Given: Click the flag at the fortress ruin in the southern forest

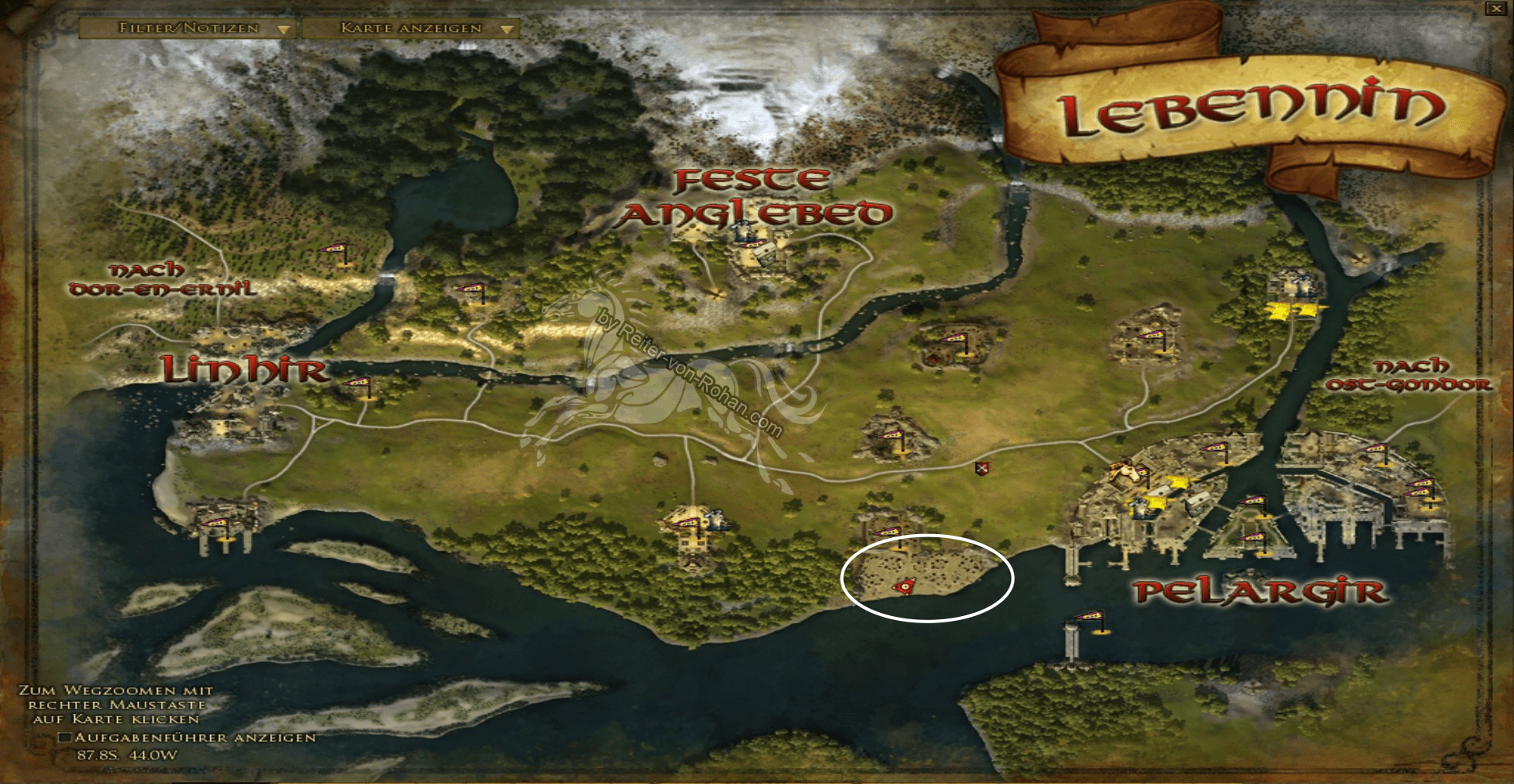Looking at the screenshot, I should pyautogui.click(x=689, y=521).
